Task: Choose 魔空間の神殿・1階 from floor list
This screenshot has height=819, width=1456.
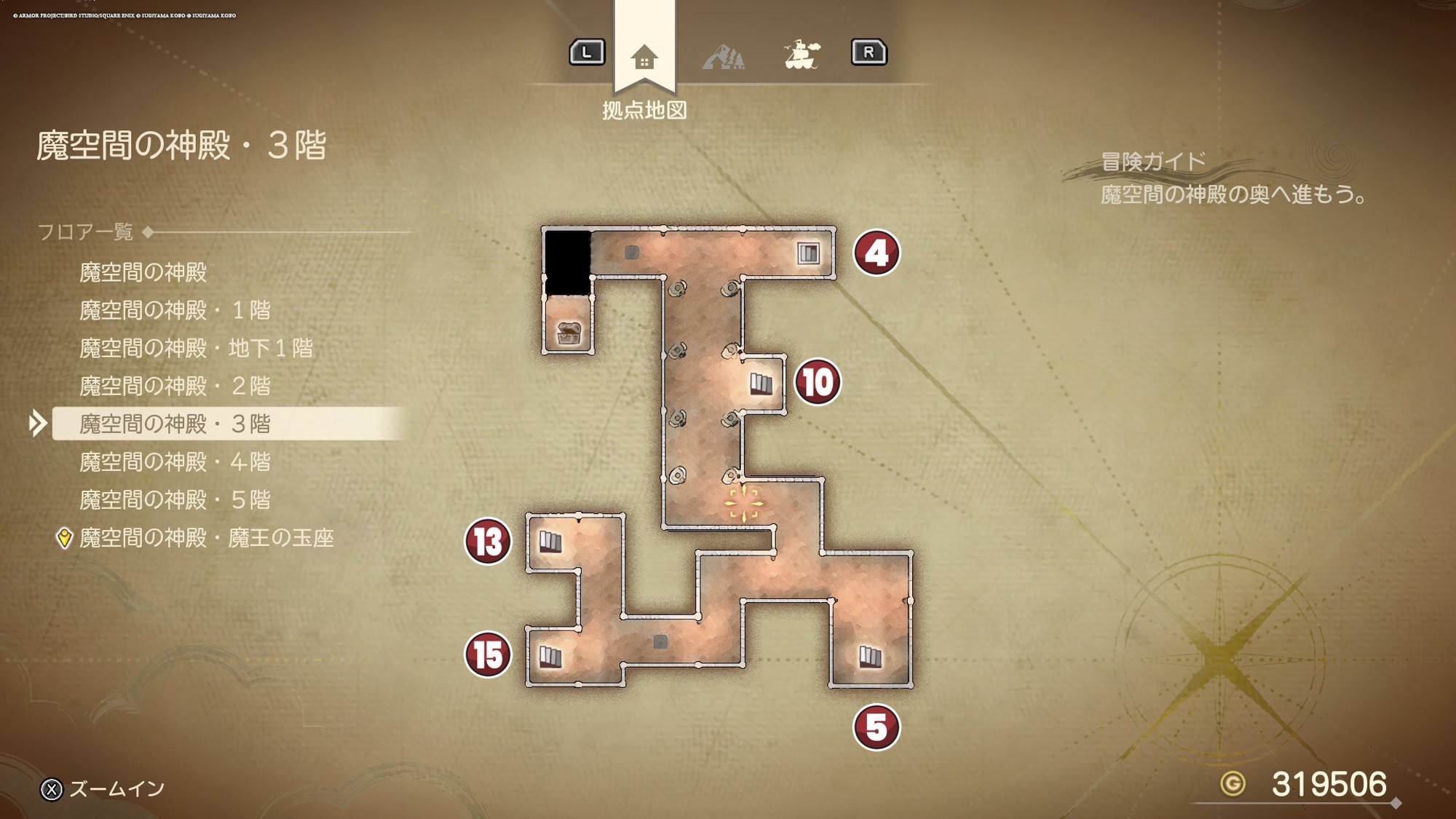Action: (175, 310)
